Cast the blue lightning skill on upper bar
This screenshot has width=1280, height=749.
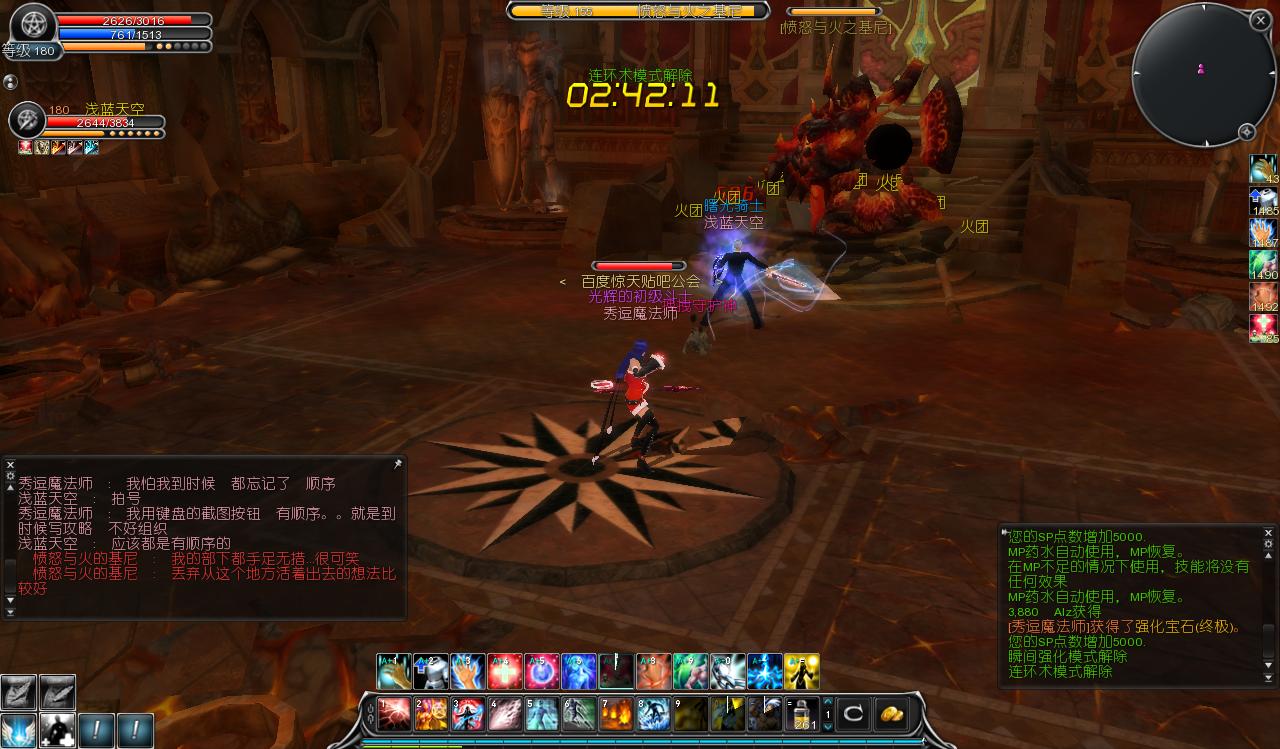(765, 672)
